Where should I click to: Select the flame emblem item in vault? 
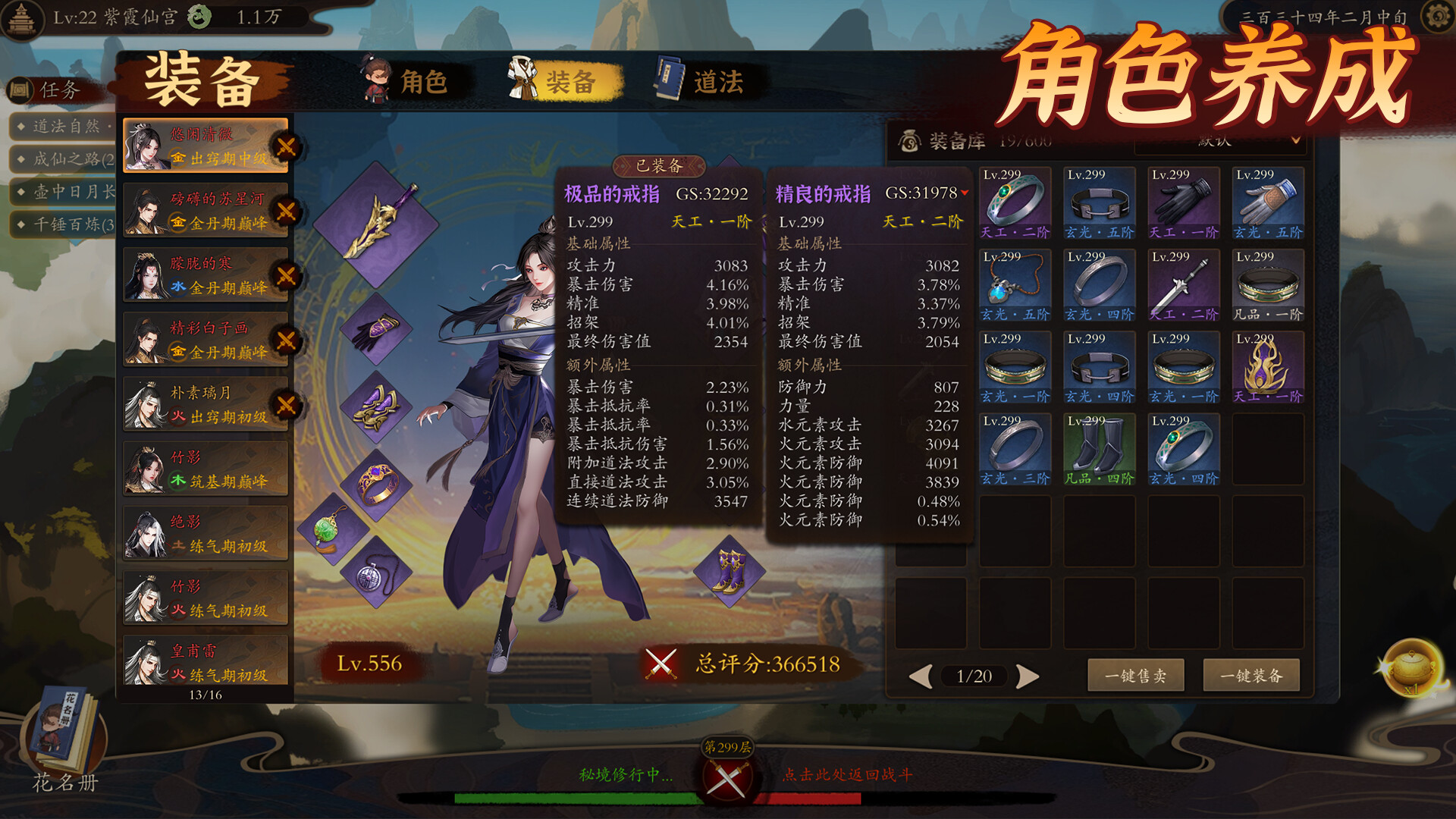click(1267, 366)
